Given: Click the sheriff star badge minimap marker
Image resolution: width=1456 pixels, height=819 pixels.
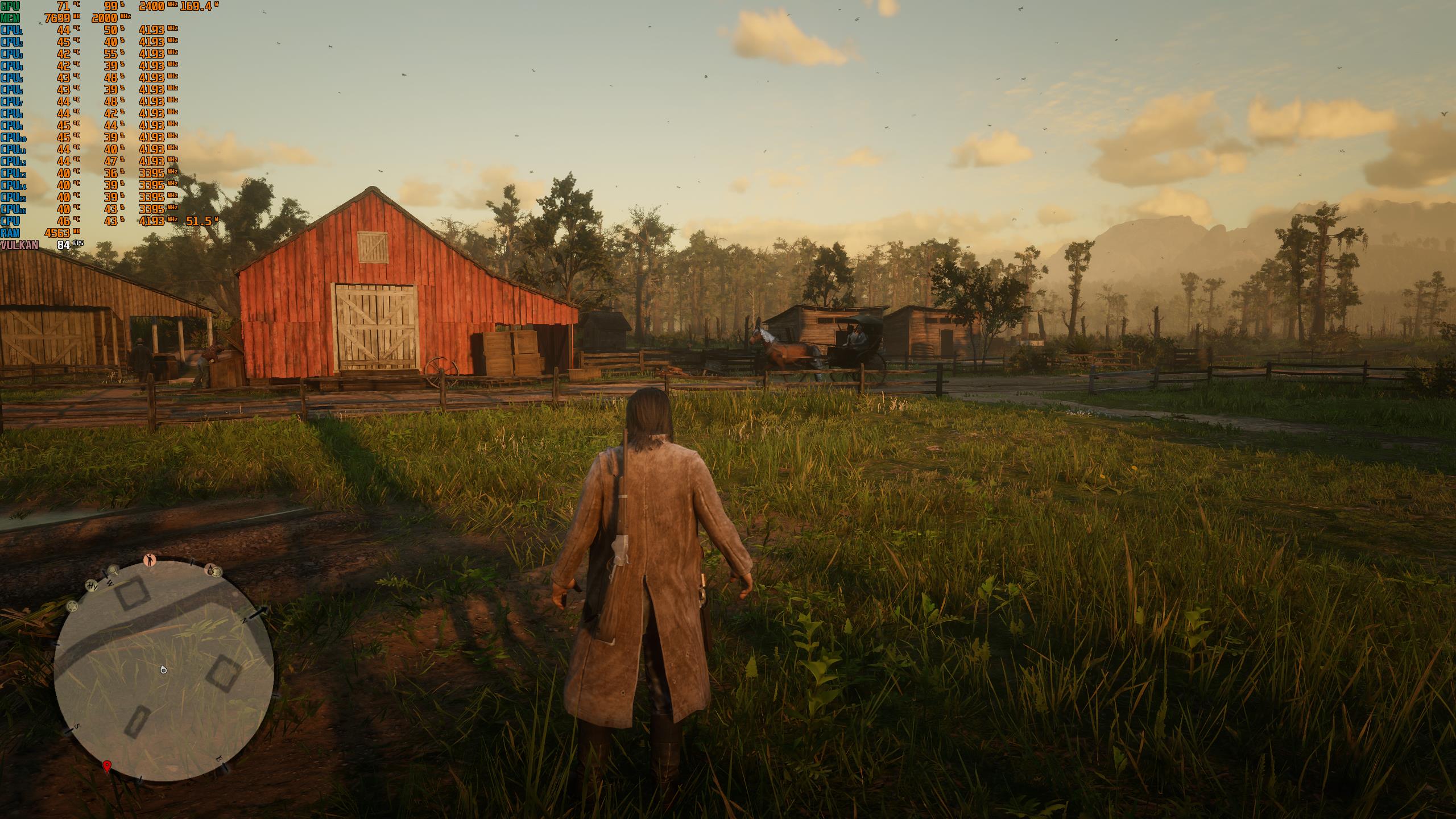Looking at the screenshot, I should coord(73,606).
